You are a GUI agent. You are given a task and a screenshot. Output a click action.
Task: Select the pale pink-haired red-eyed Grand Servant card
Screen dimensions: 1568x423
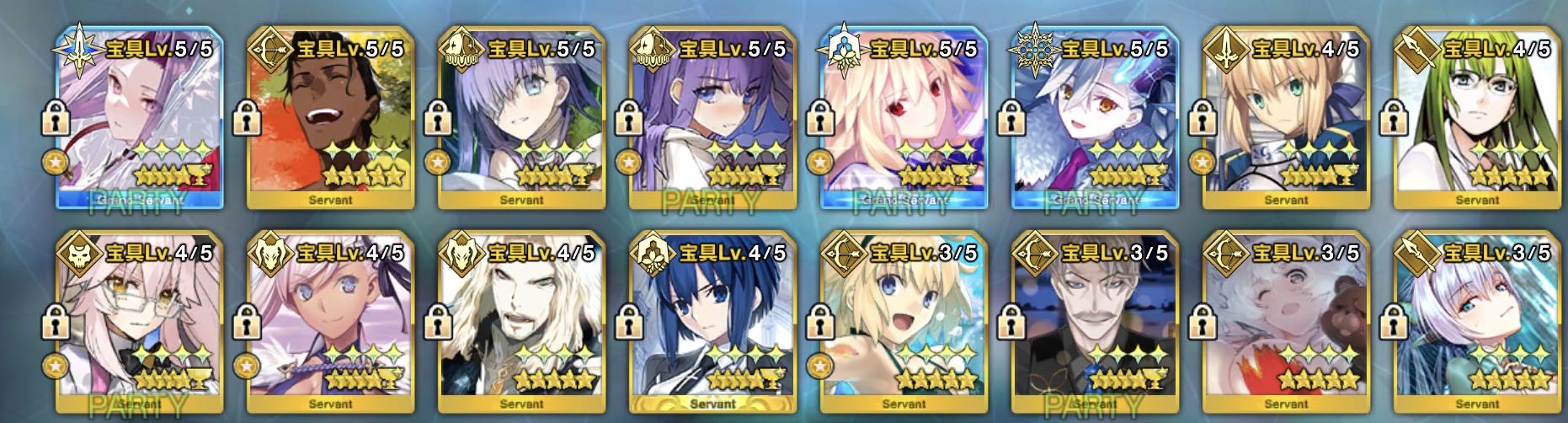point(139,118)
